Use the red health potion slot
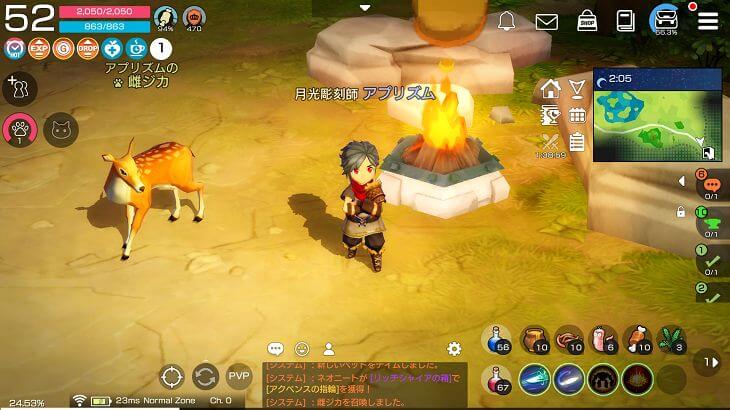The height and width of the screenshot is (410, 730). 498,380
